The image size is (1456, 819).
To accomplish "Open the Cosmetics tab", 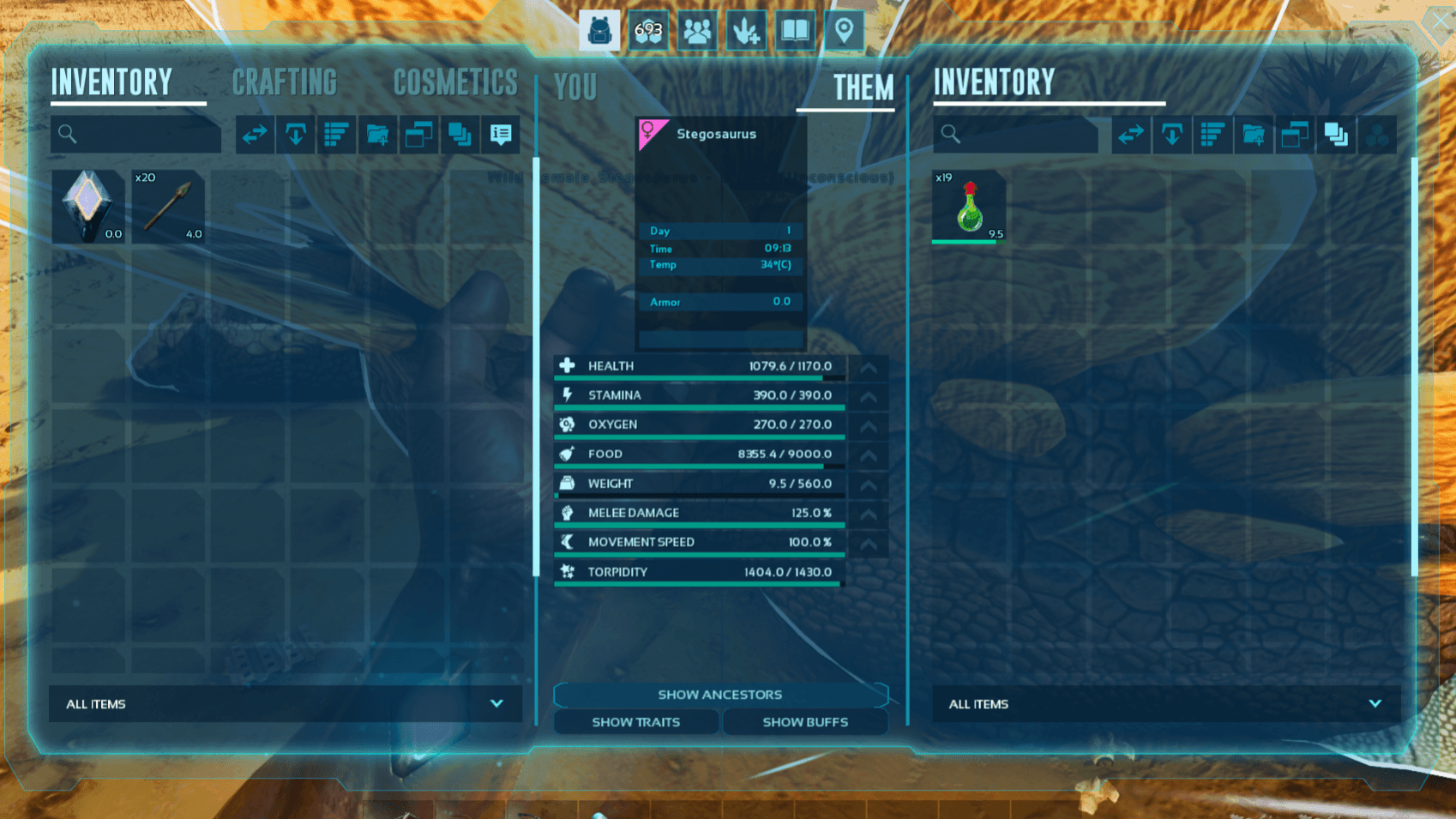I will (455, 83).
